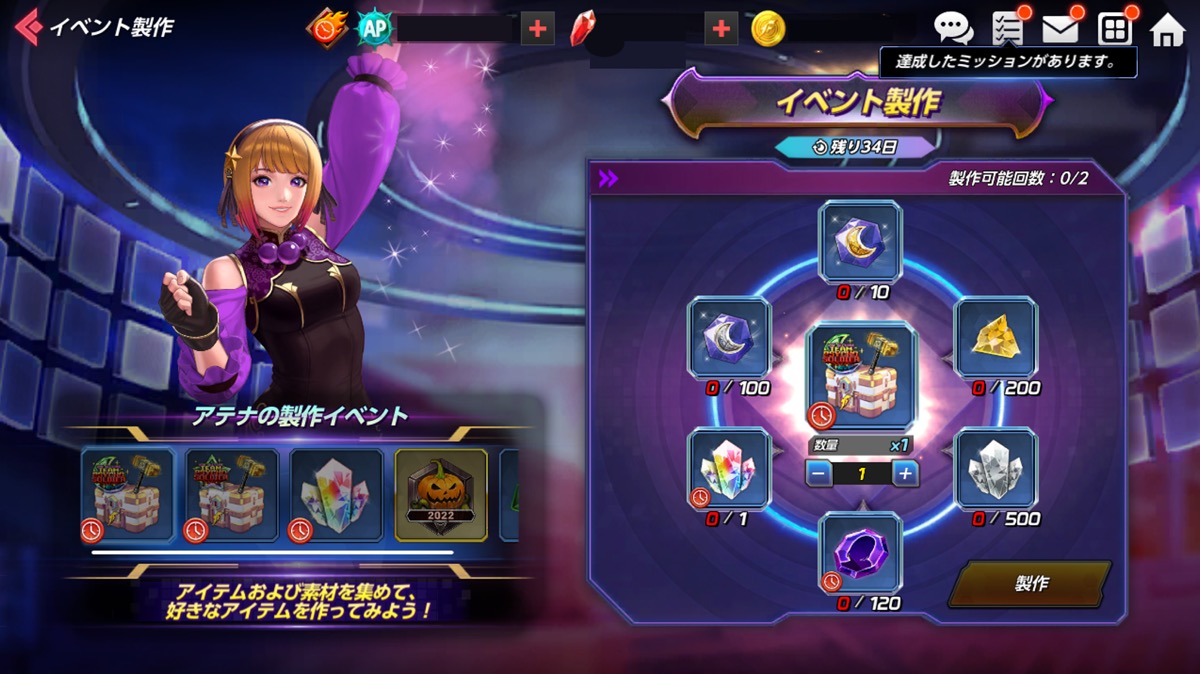
Task: Open the mission checklist icon
Action: tap(1007, 29)
